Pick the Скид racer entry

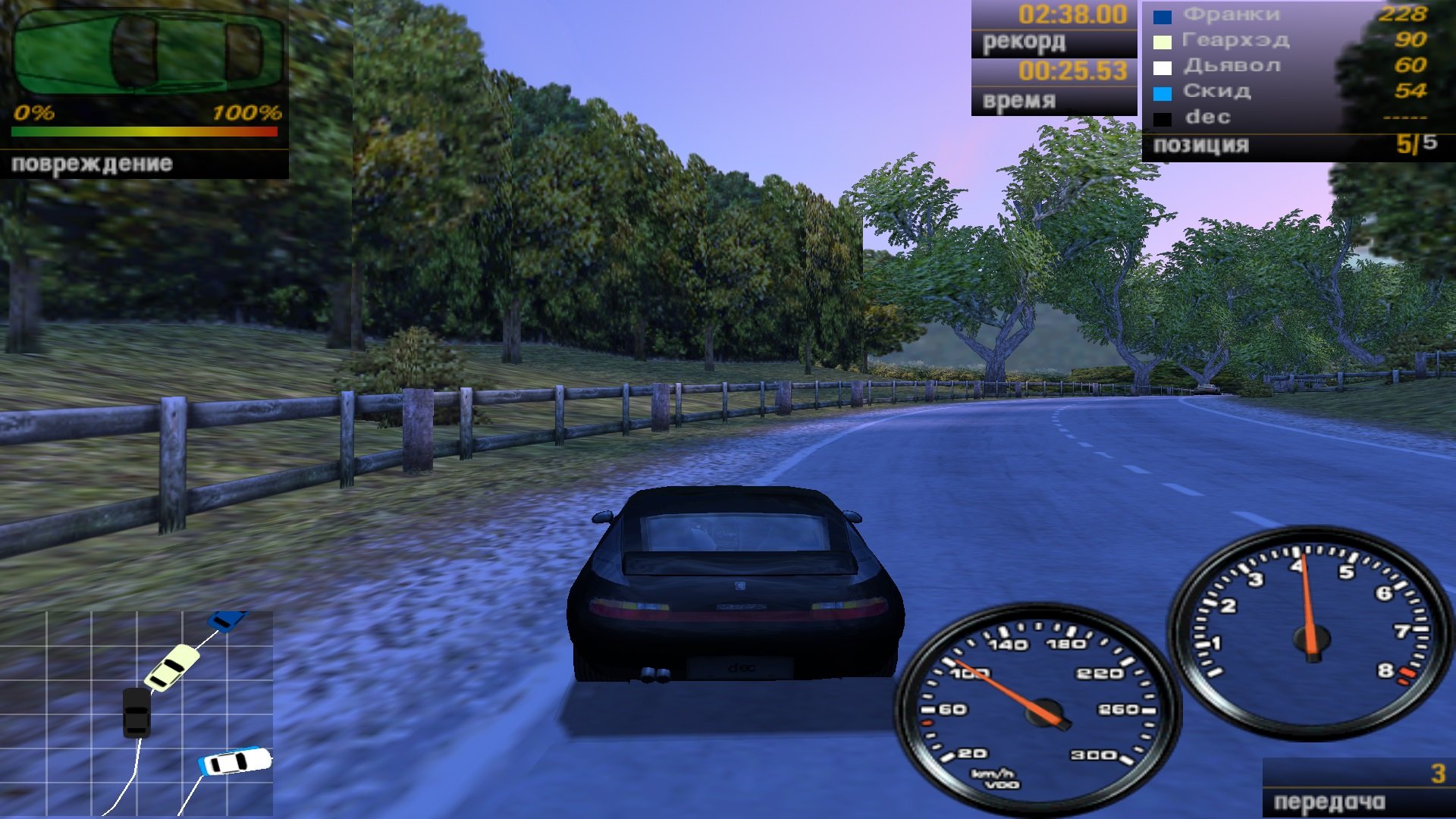(1289, 92)
